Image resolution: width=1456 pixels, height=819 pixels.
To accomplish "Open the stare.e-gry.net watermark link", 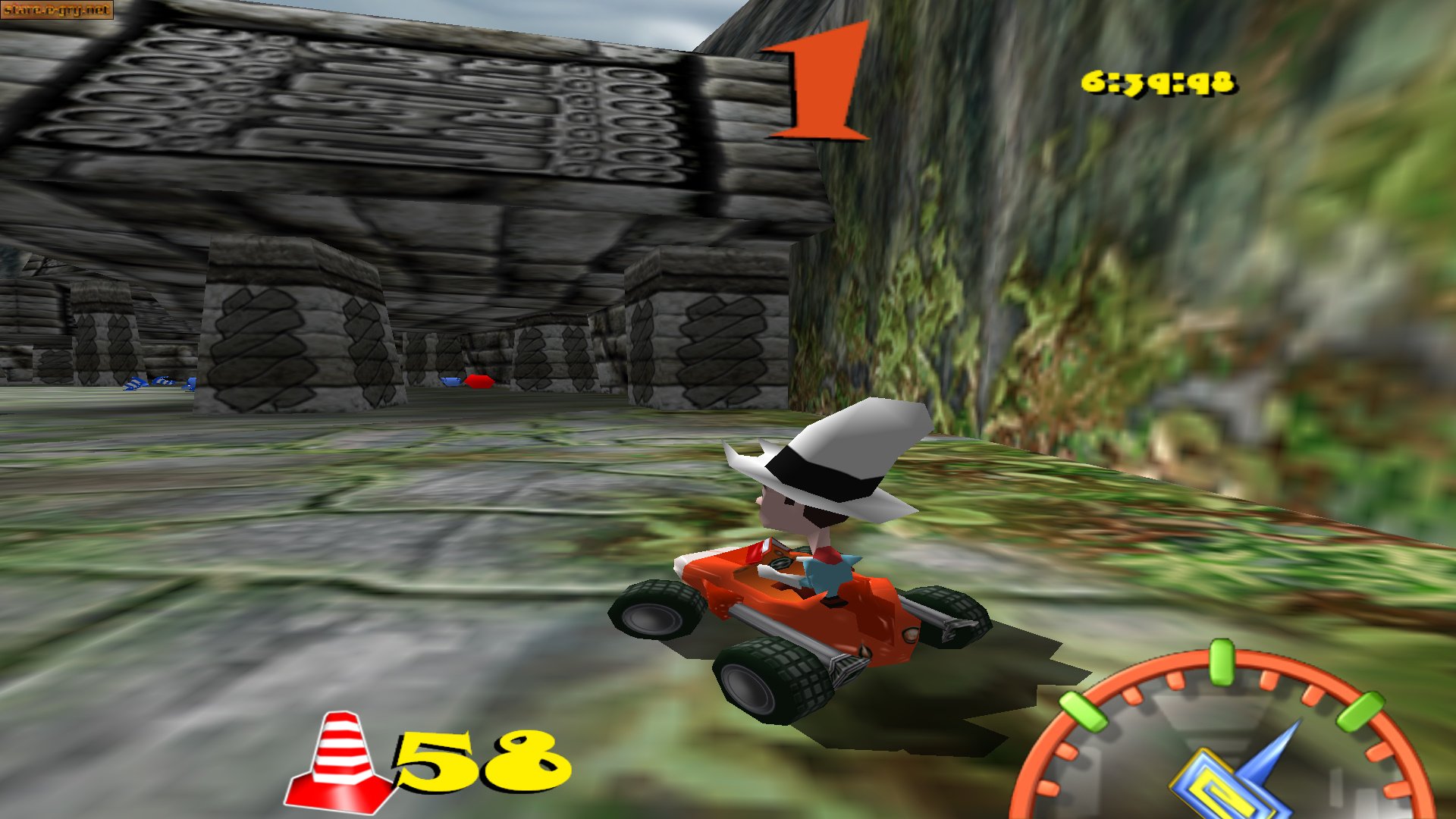I will [x=57, y=10].
